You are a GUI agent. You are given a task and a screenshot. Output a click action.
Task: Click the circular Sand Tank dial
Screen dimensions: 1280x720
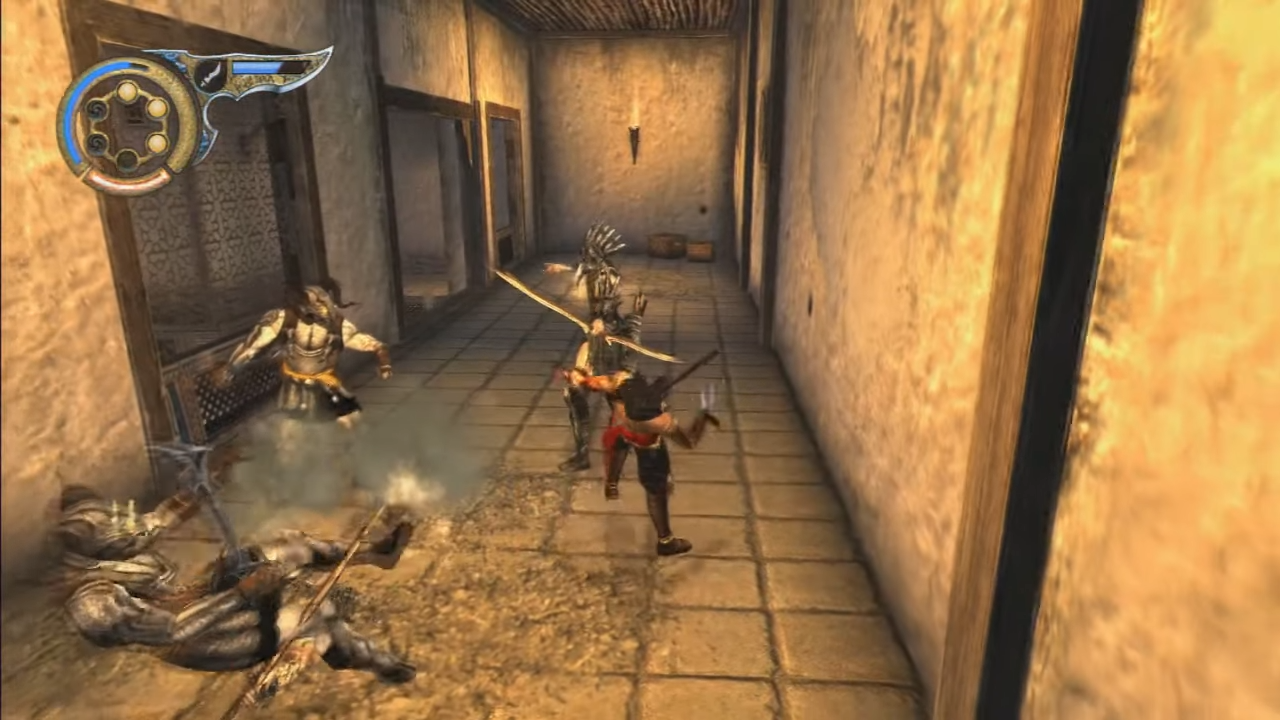[125, 125]
